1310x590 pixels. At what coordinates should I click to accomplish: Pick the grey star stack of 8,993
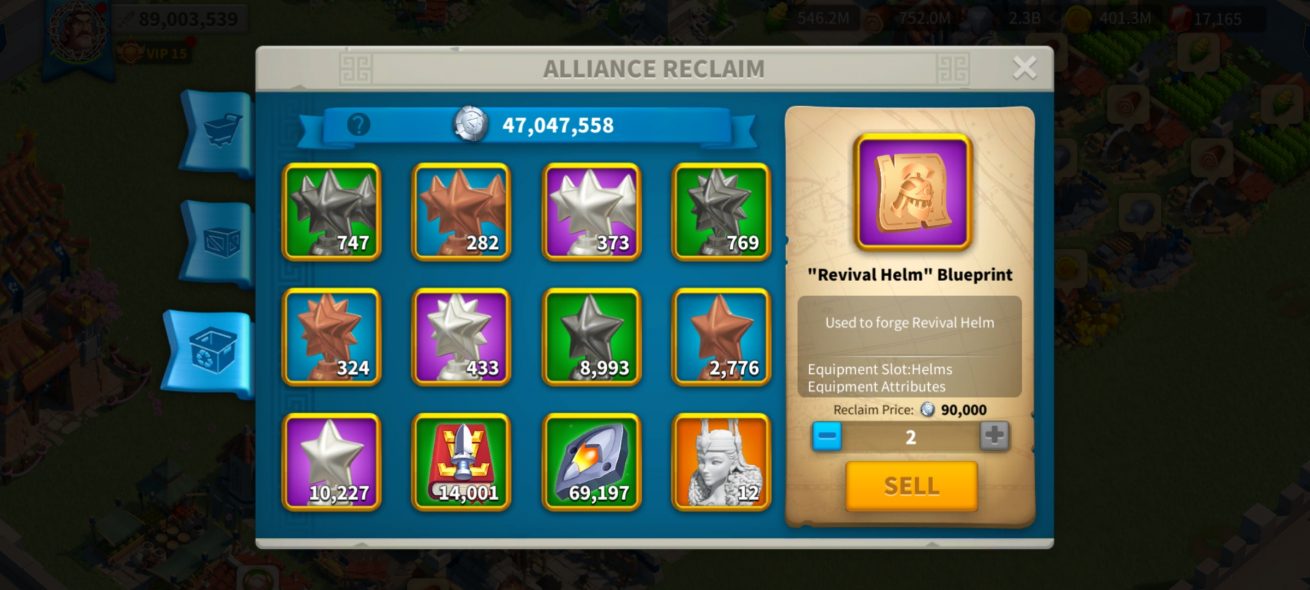591,337
